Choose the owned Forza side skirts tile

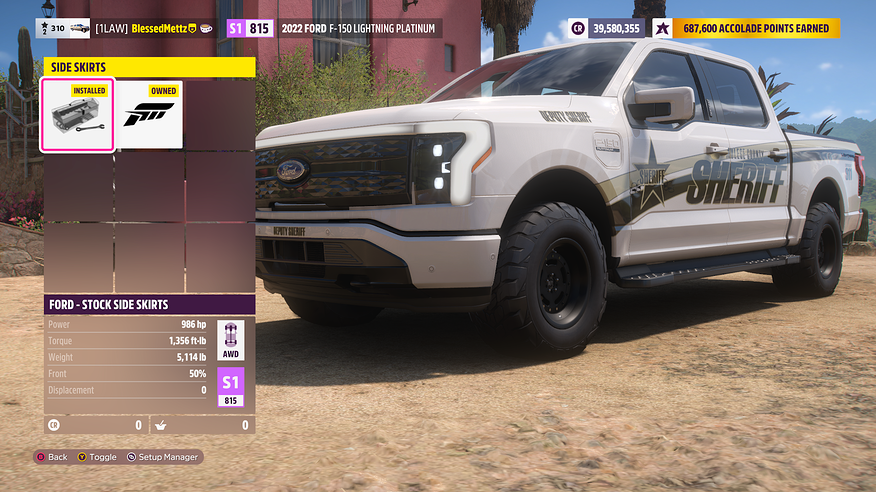[149, 115]
